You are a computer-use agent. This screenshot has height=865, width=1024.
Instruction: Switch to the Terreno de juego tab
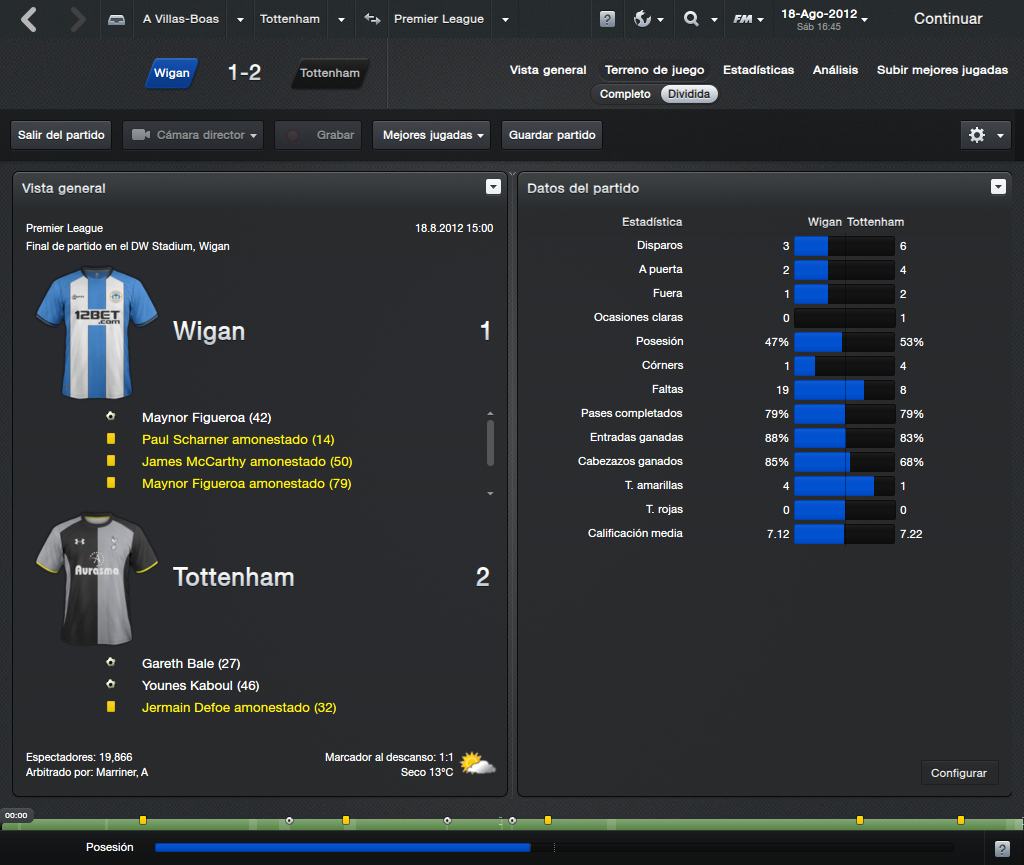(654, 70)
